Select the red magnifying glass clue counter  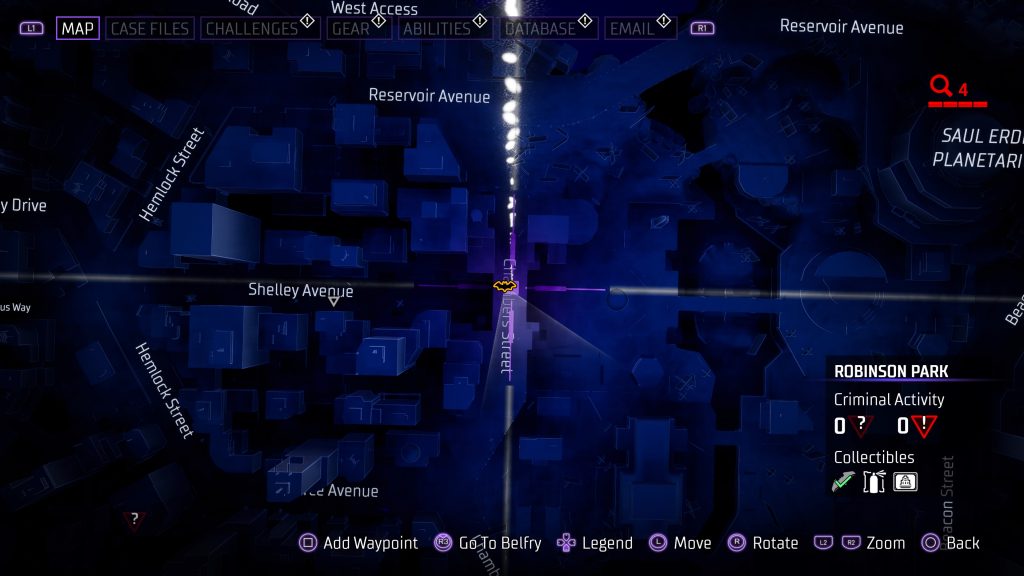coord(941,87)
